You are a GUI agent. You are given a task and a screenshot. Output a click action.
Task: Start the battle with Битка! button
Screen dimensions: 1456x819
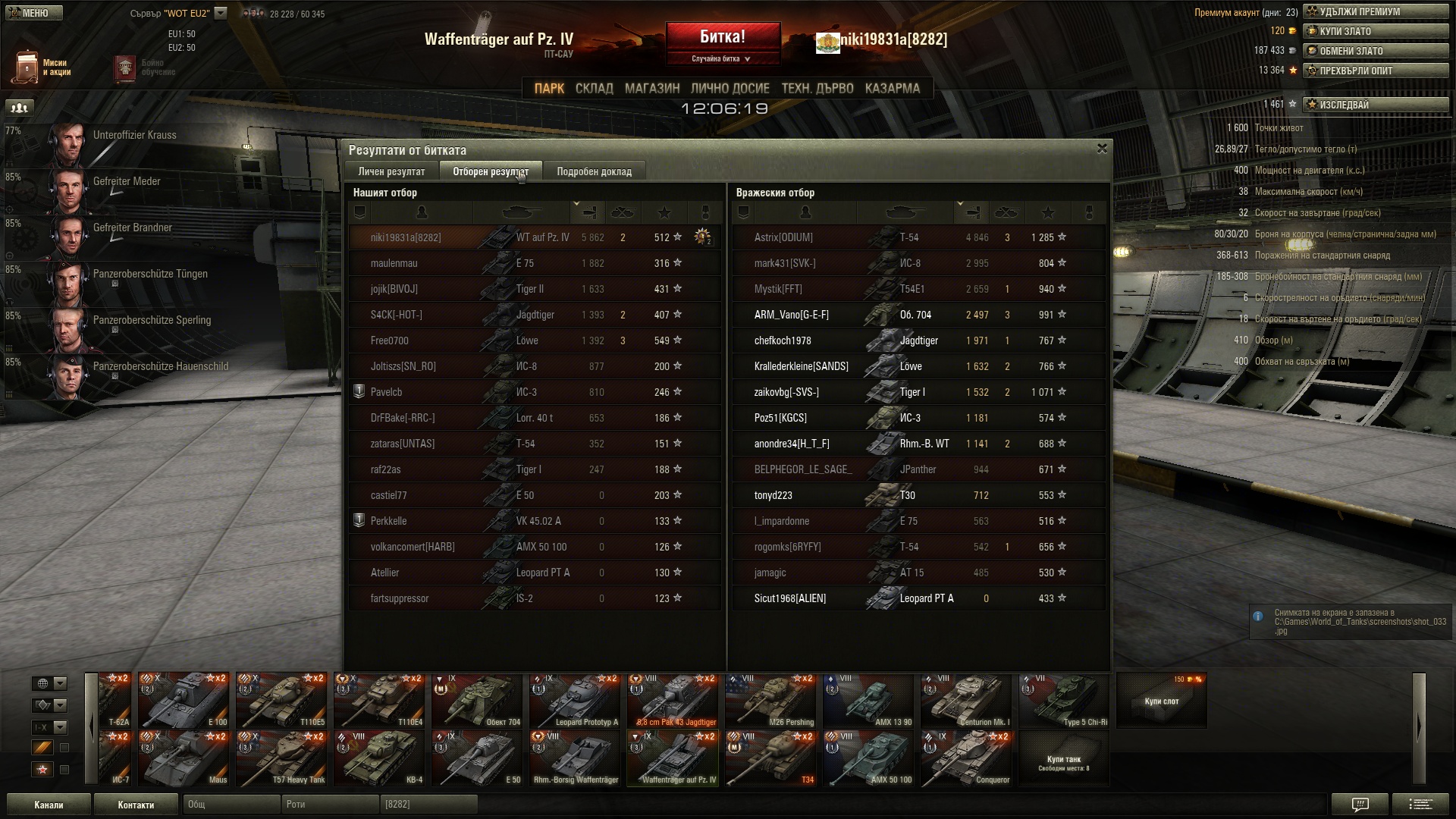pos(723,37)
